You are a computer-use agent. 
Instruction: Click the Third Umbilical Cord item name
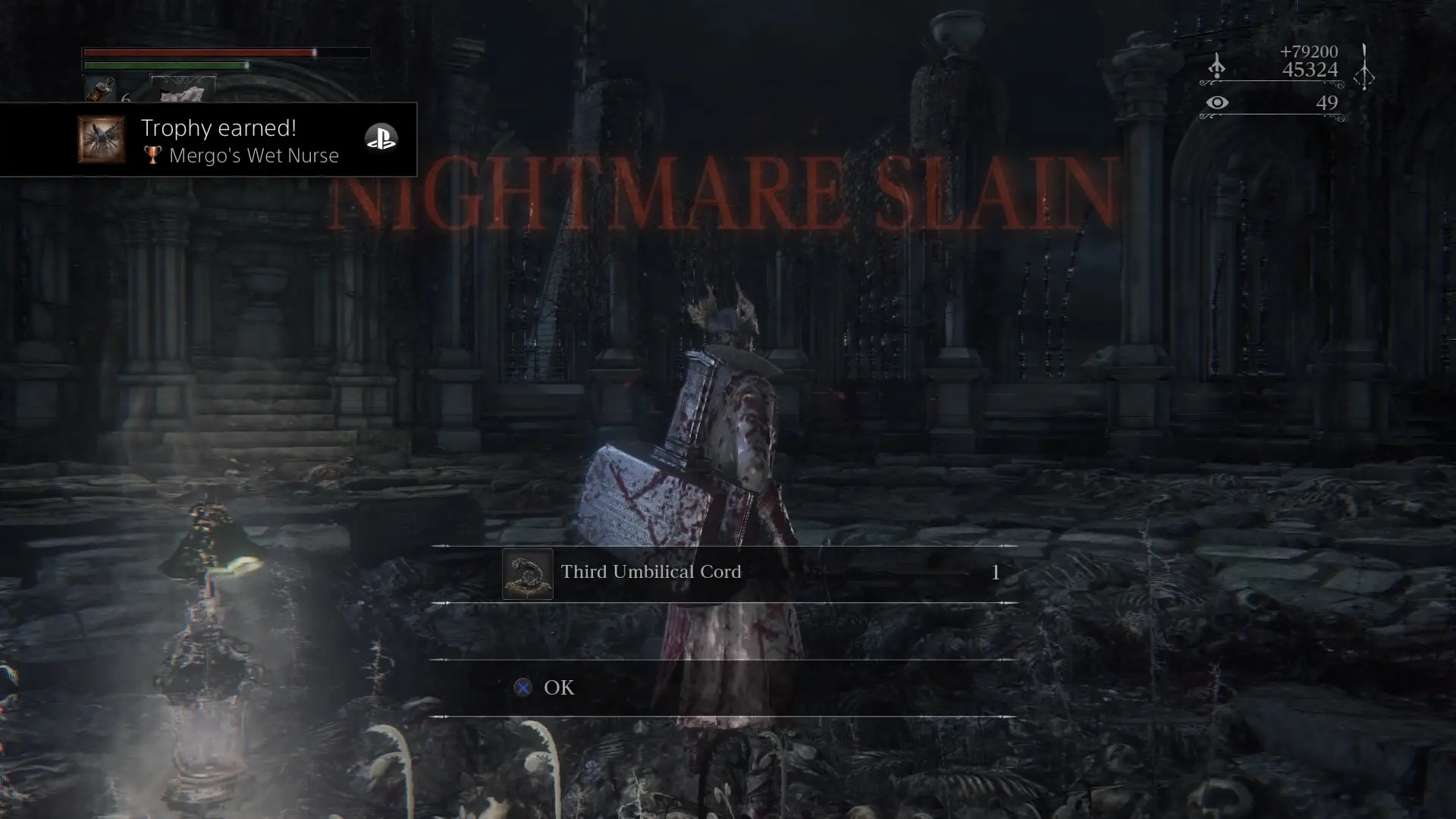pyautogui.click(x=650, y=573)
